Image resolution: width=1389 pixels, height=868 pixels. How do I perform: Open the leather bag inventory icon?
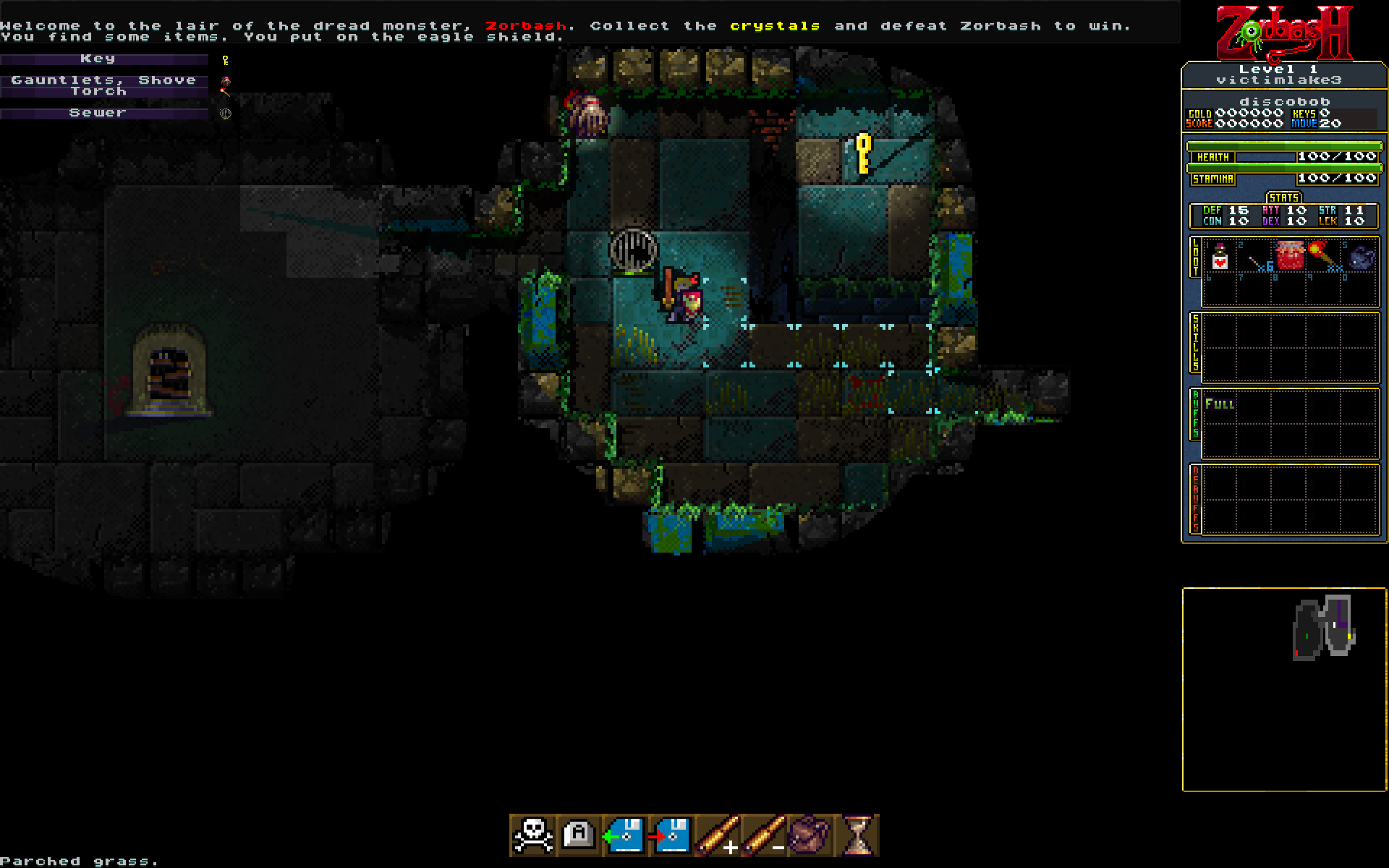point(810,835)
